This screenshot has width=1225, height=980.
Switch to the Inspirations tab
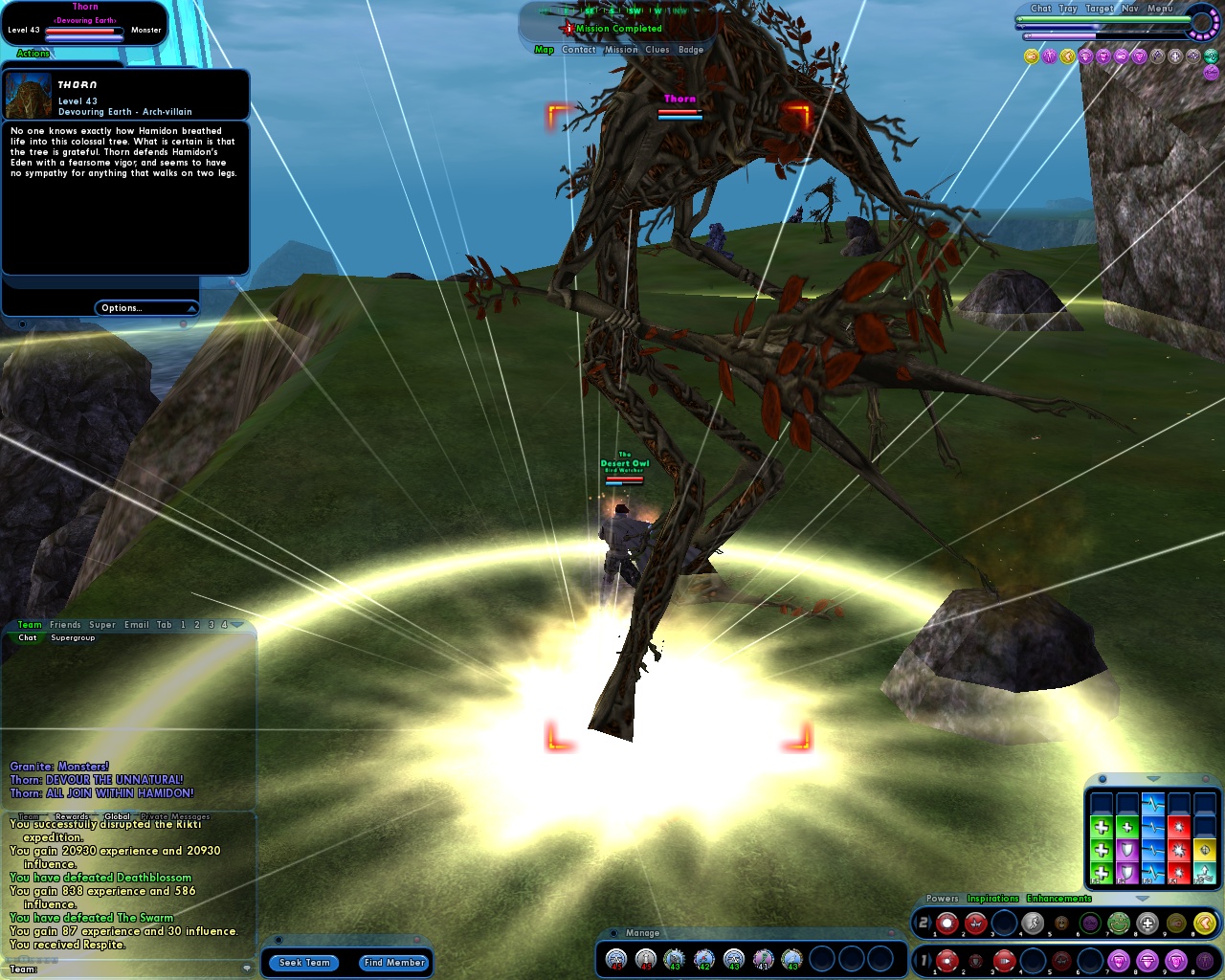point(993,898)
